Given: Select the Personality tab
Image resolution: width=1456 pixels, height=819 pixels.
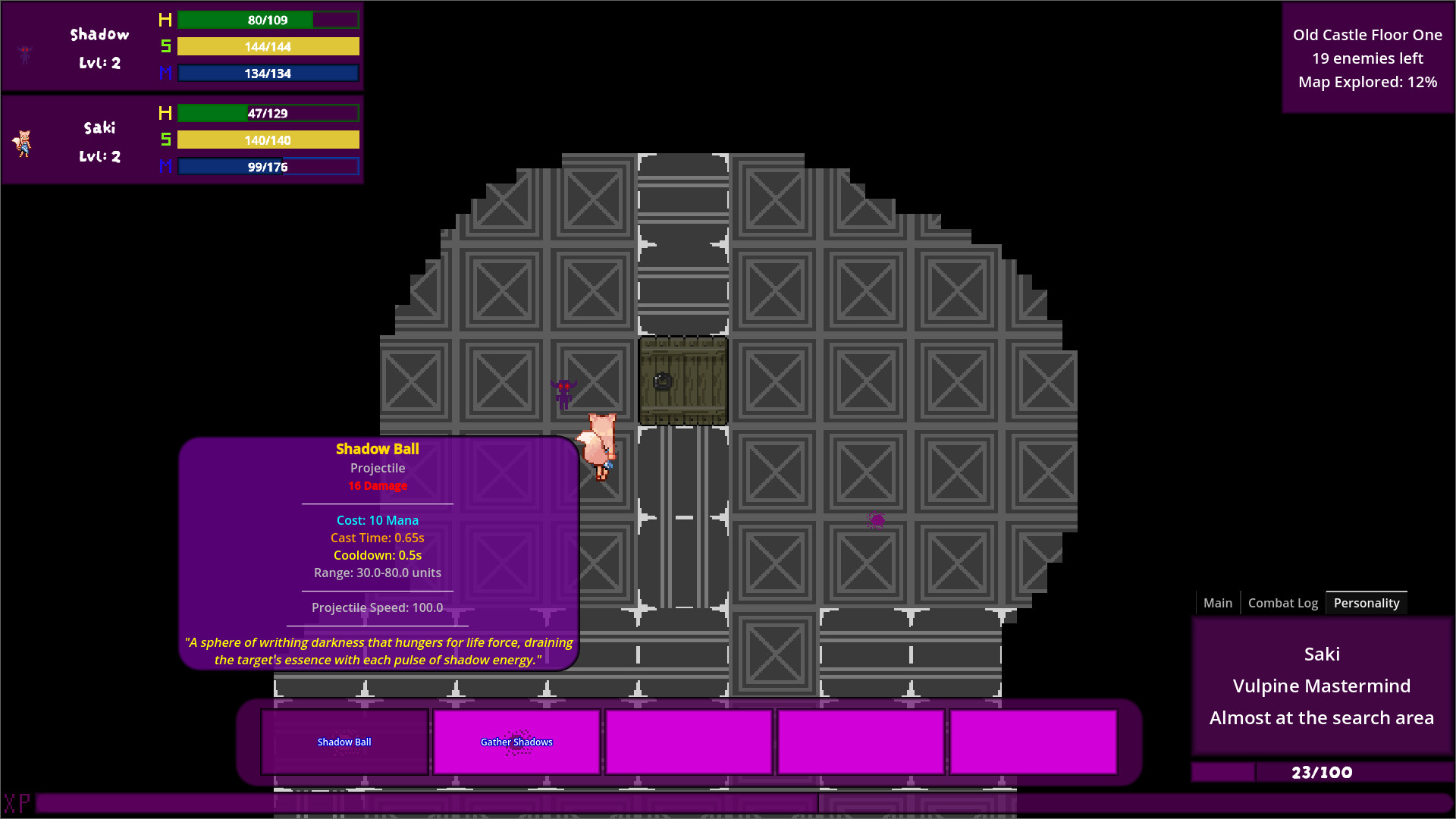Looking at the screenshot, I should coord(1367,602).
